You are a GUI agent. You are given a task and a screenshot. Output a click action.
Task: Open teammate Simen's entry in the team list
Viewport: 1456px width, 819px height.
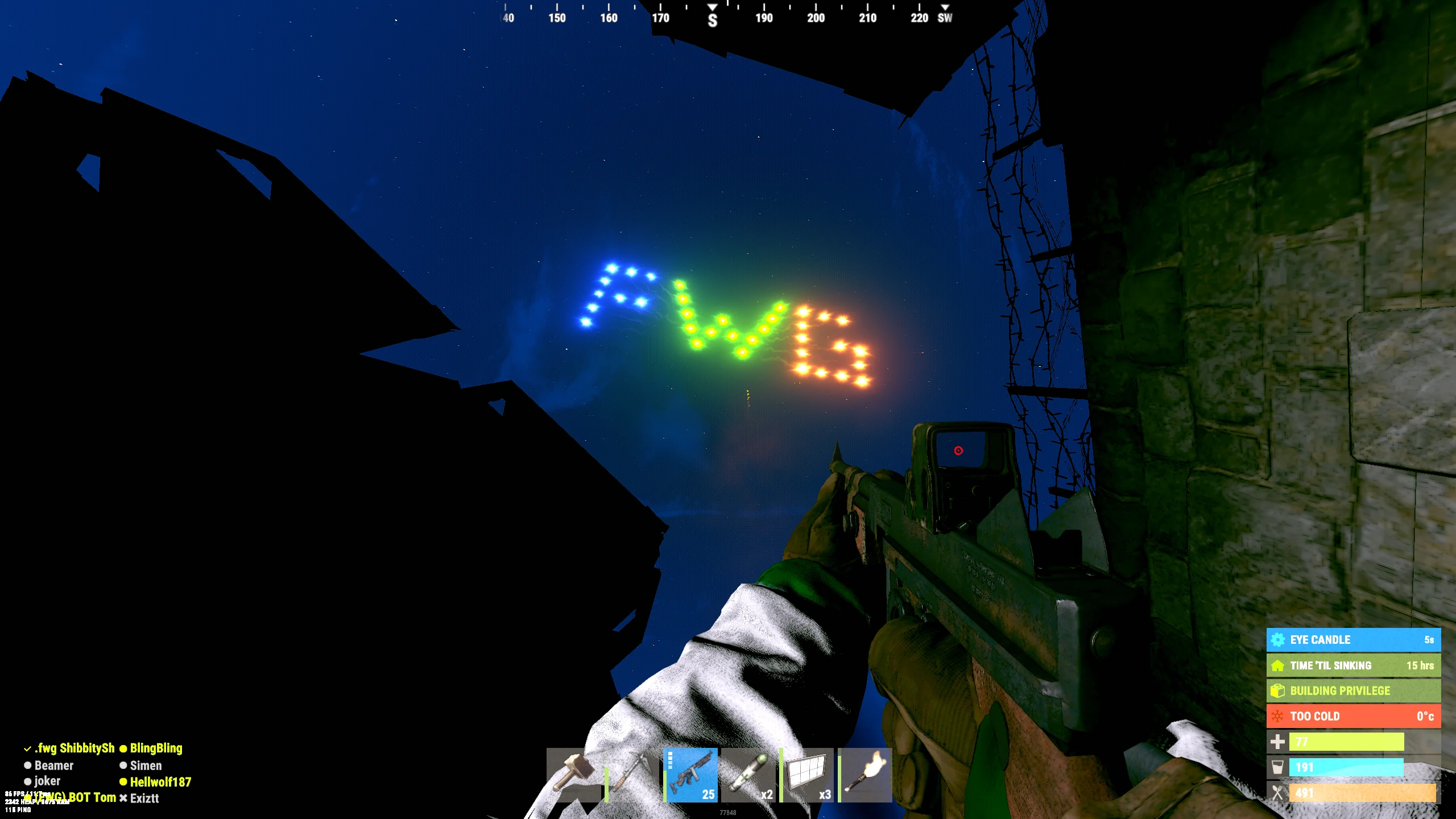(x=146, y=766)
